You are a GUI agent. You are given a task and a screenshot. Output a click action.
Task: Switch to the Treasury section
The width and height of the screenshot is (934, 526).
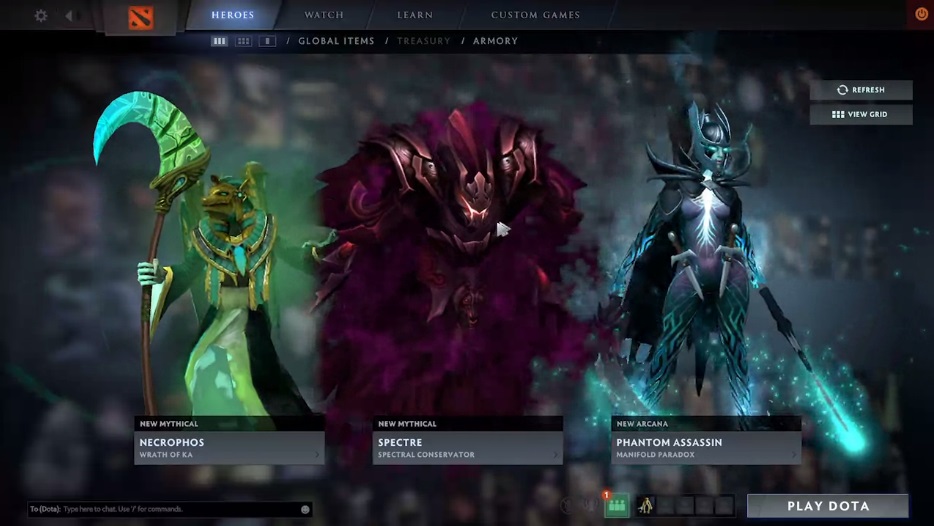coord(423,41)
